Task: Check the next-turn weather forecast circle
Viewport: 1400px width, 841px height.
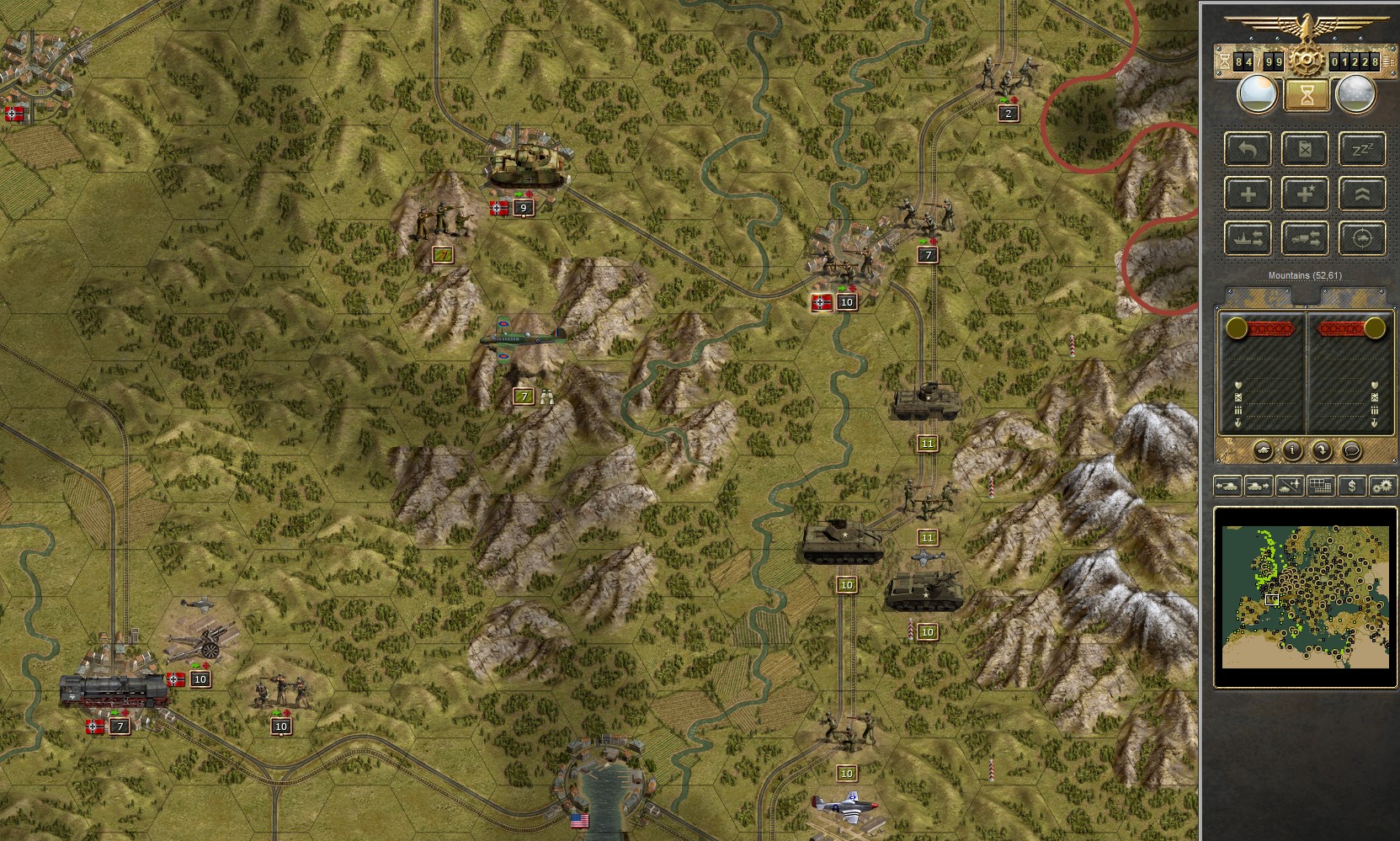Action: point(1356,94)
